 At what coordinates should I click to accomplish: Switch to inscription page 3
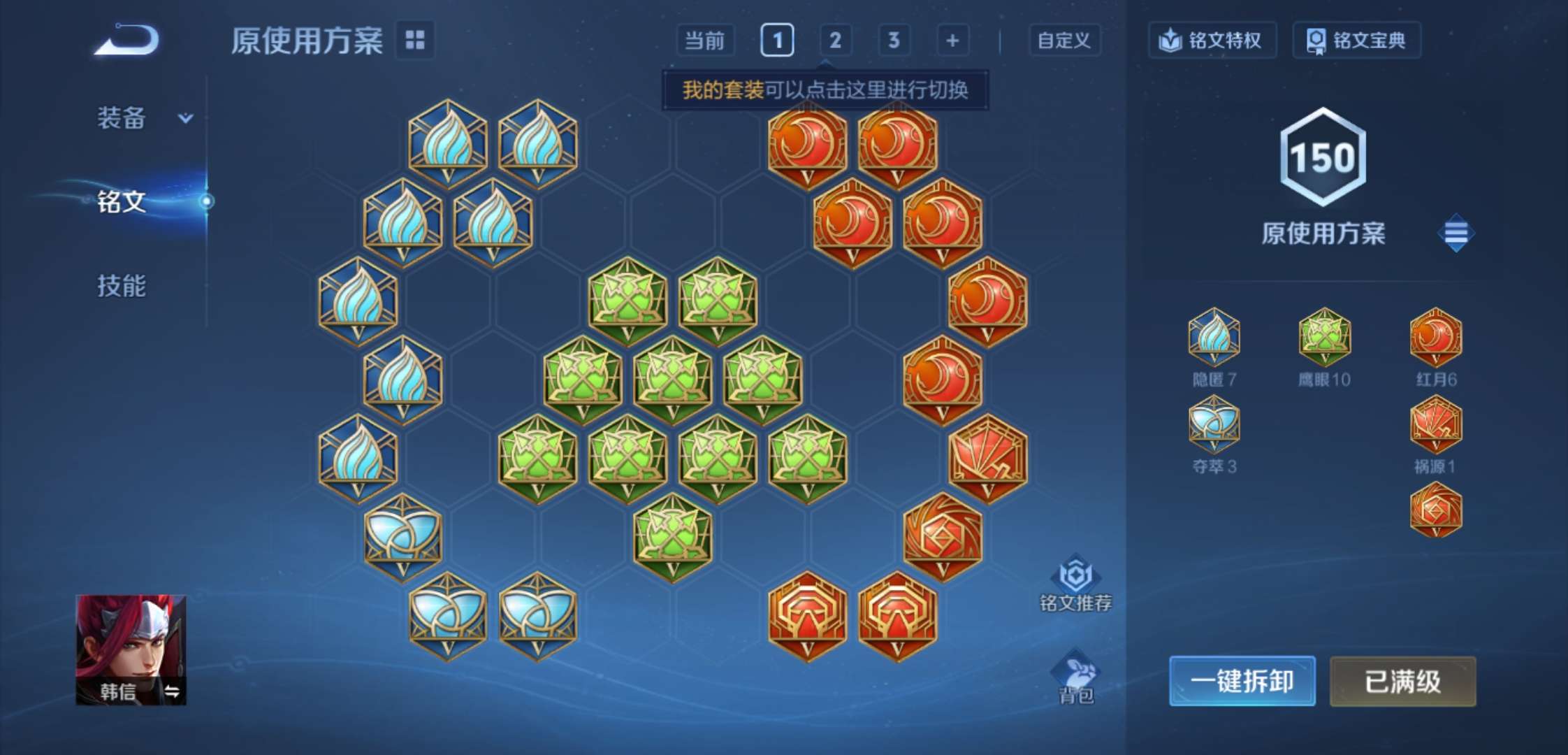(894, 40)
